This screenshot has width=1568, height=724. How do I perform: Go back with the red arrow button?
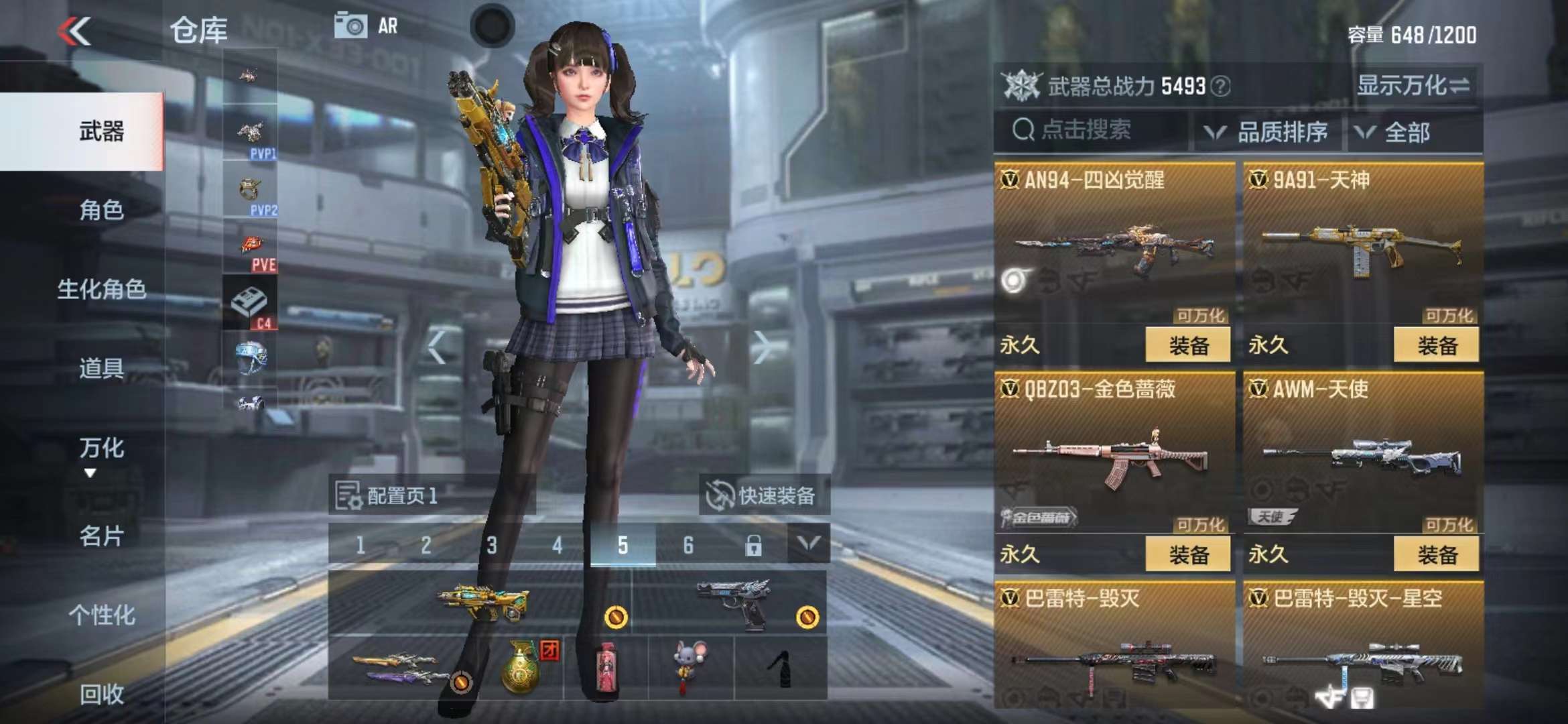pyautogui.click(x=74, y=32)
